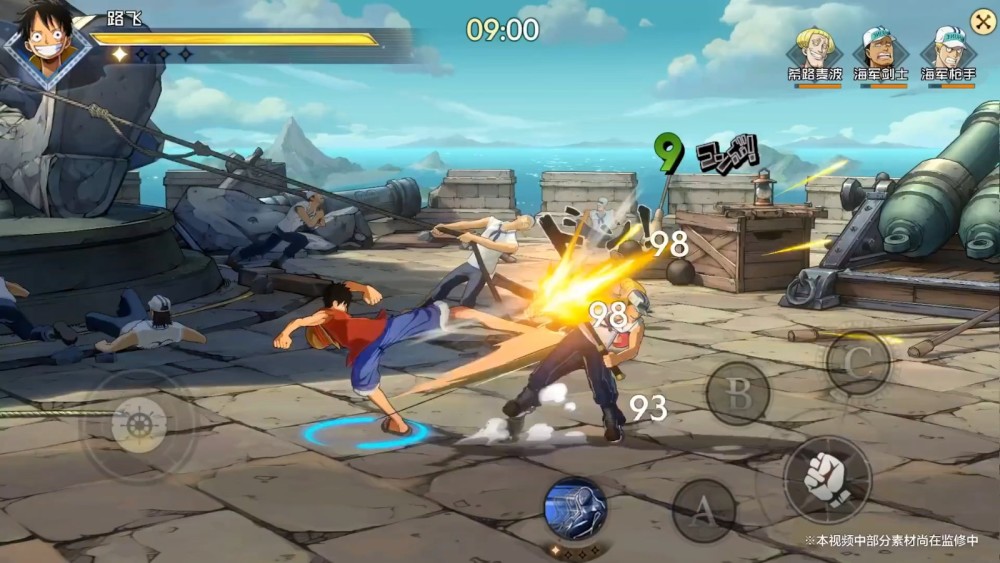The height and width of the screenshot is (563, 1000).
Task: Select the 海军剑士 enemy portrait
Action: (x=880, y=49)
